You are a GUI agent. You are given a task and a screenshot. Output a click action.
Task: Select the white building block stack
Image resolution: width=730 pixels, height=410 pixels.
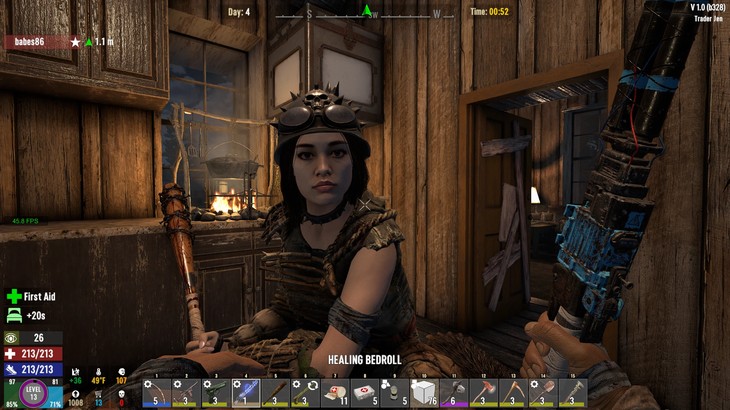click(423, 391)
